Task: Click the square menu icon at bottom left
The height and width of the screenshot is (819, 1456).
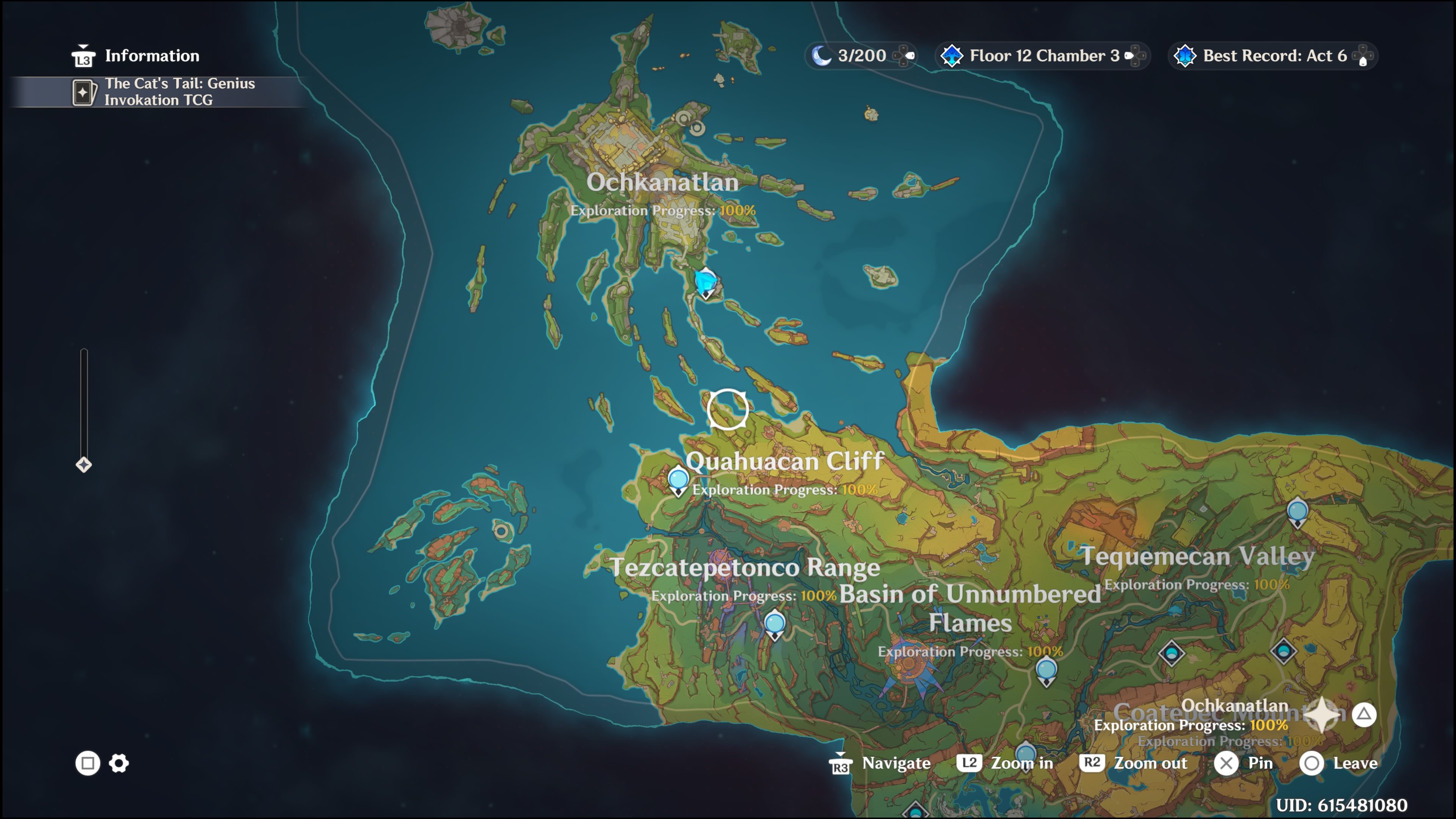Action: pyautogui.click(x=87, y=764)
